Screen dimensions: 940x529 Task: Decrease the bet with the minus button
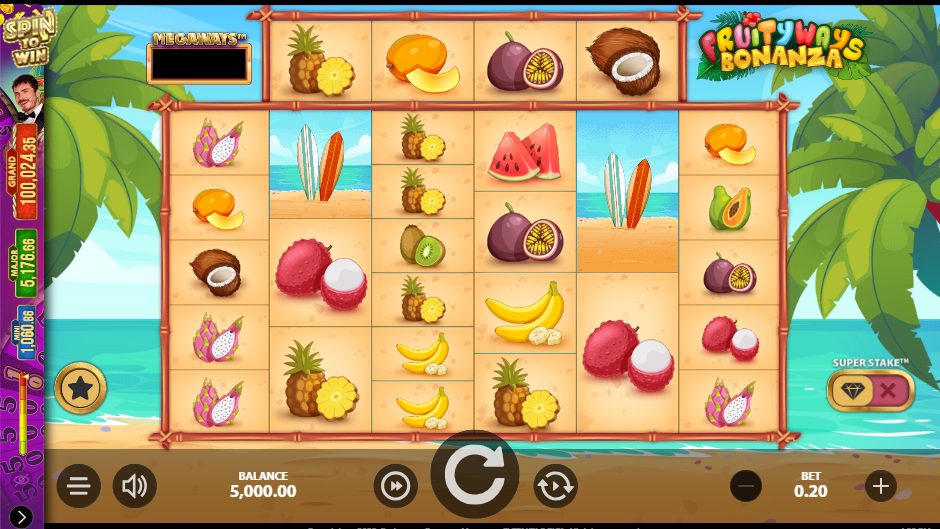pos(746,487)
